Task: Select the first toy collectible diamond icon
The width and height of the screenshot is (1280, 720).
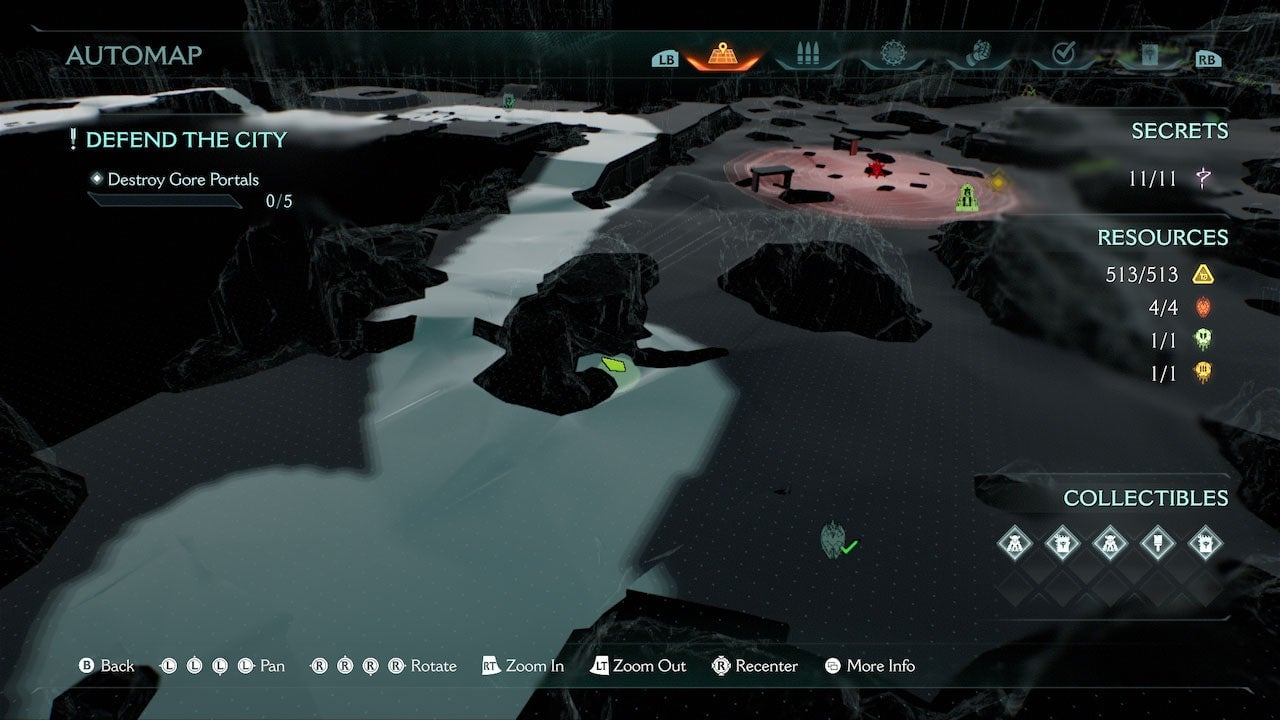Action: [x=1014, y=544]
